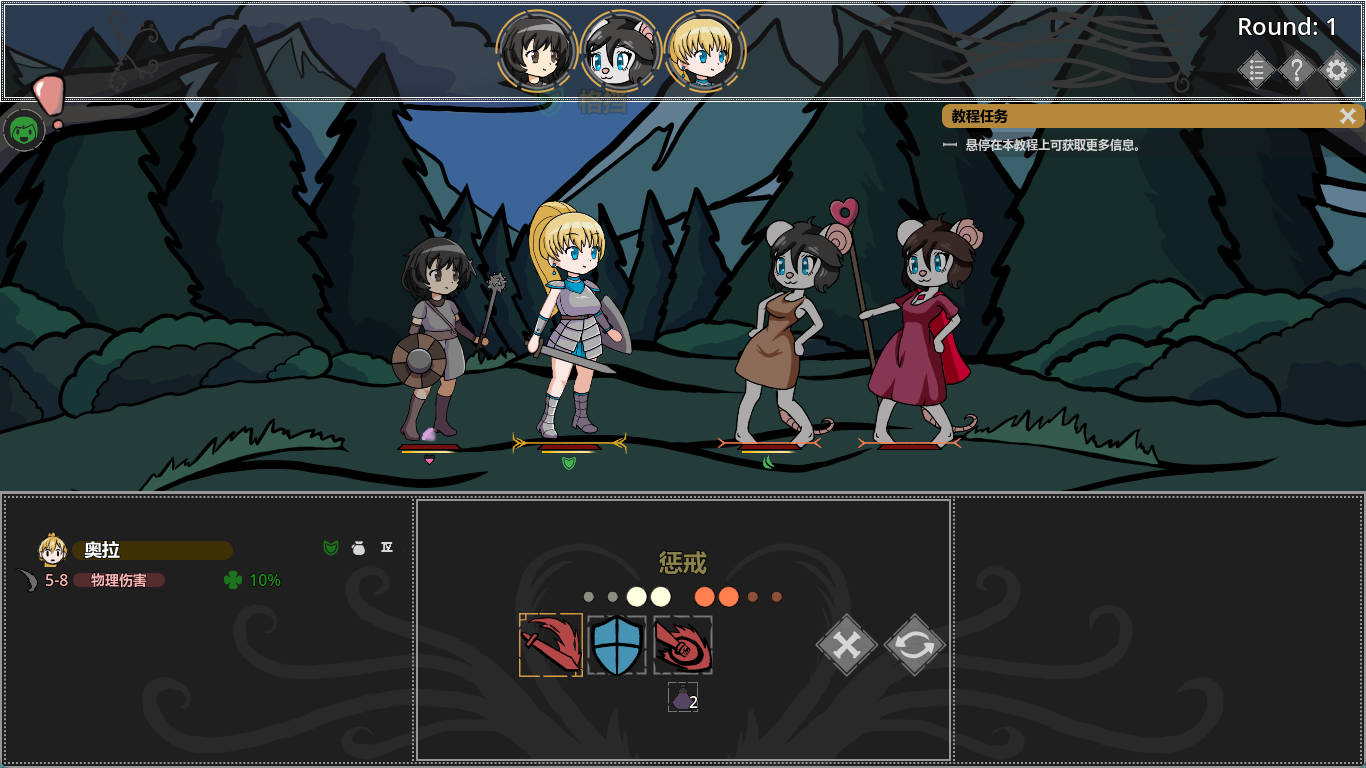This screenshot has width=1366, height=768.
Task: Select the blonde girl turn portrait
Action: coord(705,50)
